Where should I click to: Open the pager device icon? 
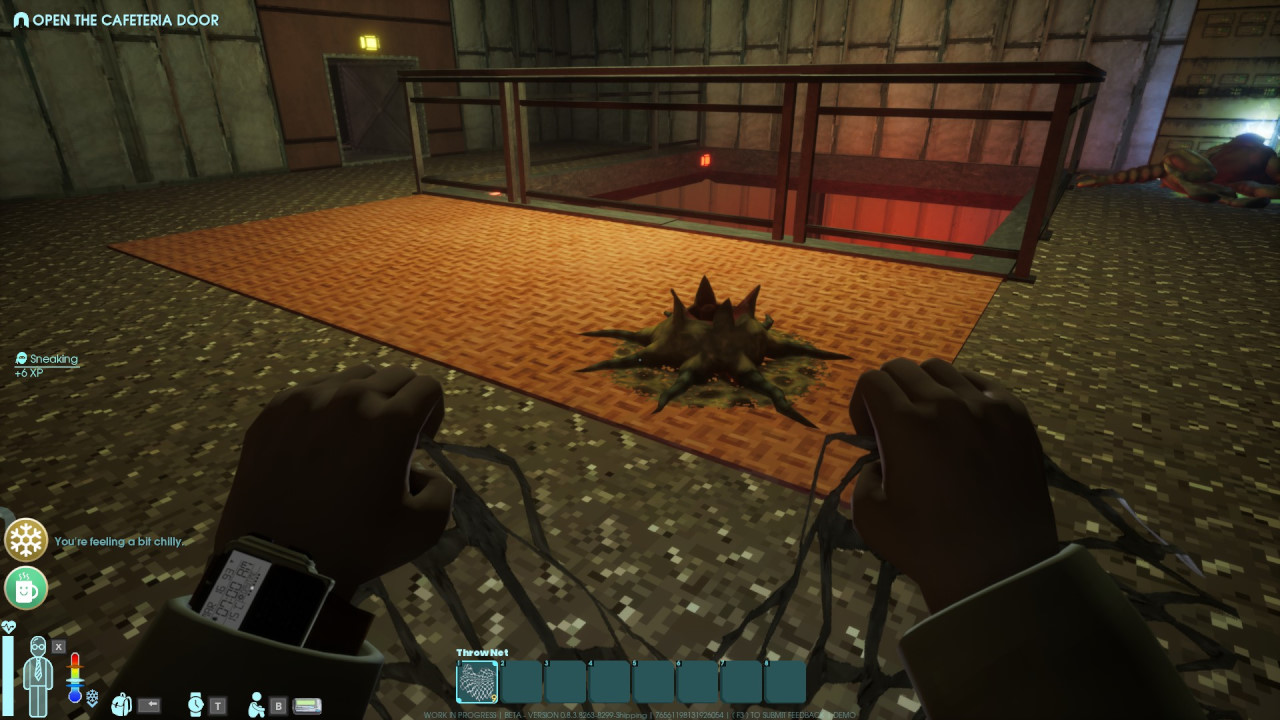pyautogui.click(x=307, y=705)
